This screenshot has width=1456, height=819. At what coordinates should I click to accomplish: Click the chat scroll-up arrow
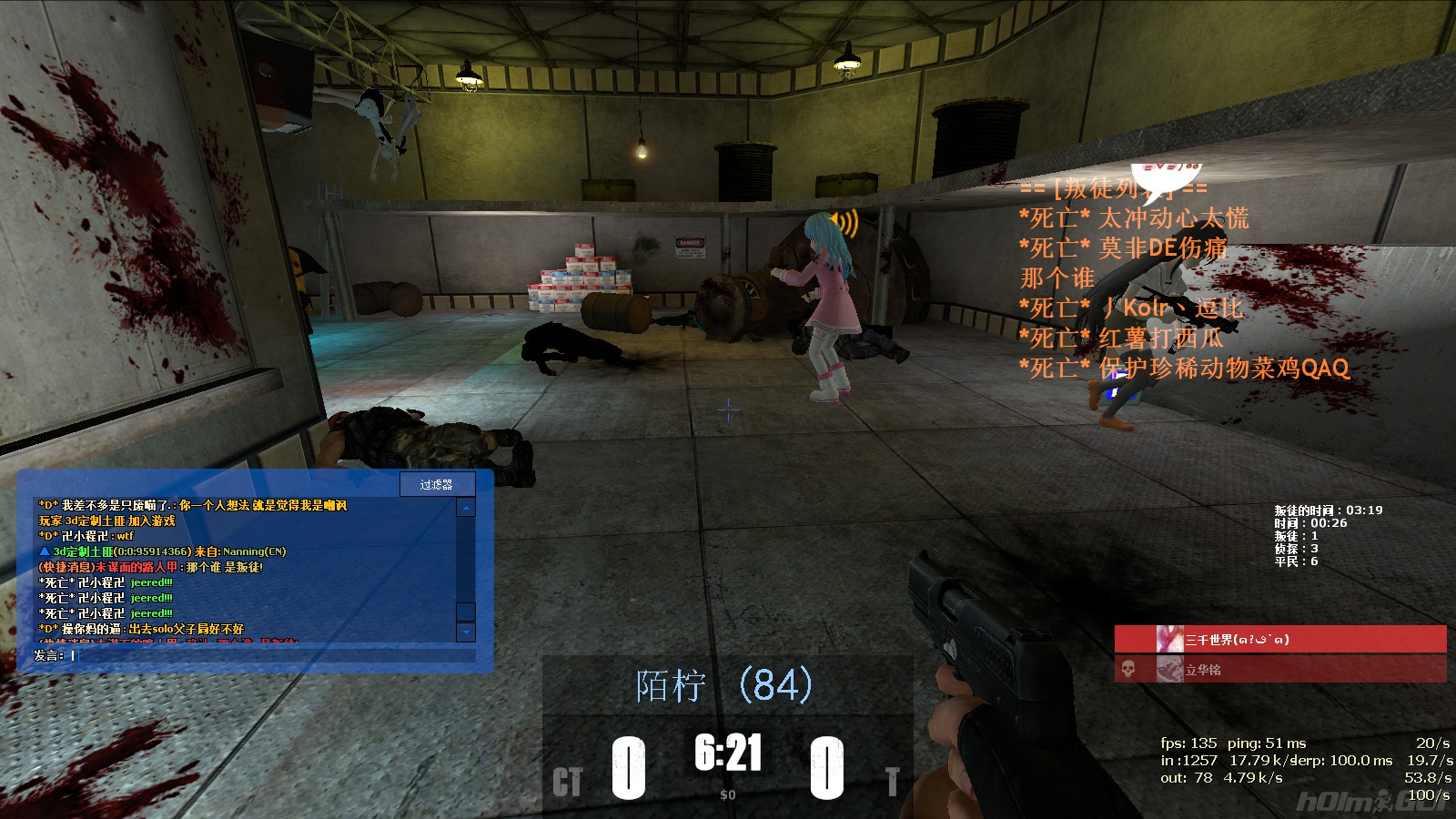pyautogui.click(x=466, y=508)
